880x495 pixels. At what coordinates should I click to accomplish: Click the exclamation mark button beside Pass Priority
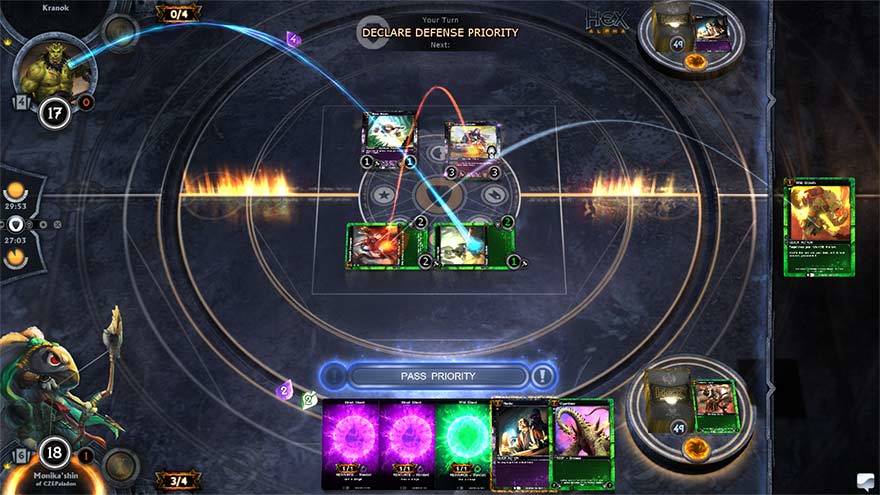[x=542, y=377]
